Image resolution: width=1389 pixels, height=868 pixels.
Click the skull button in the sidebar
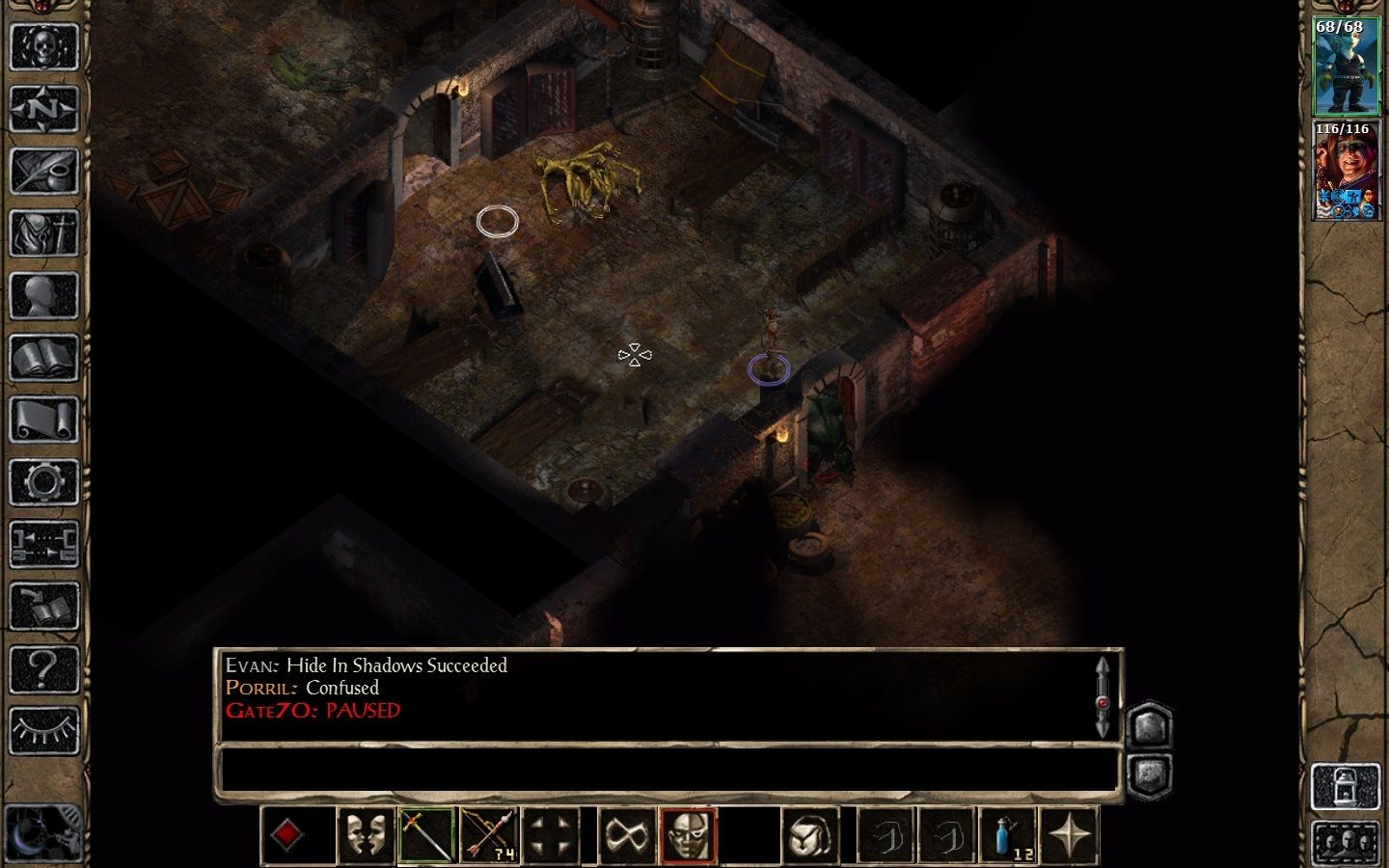(43, 46)
